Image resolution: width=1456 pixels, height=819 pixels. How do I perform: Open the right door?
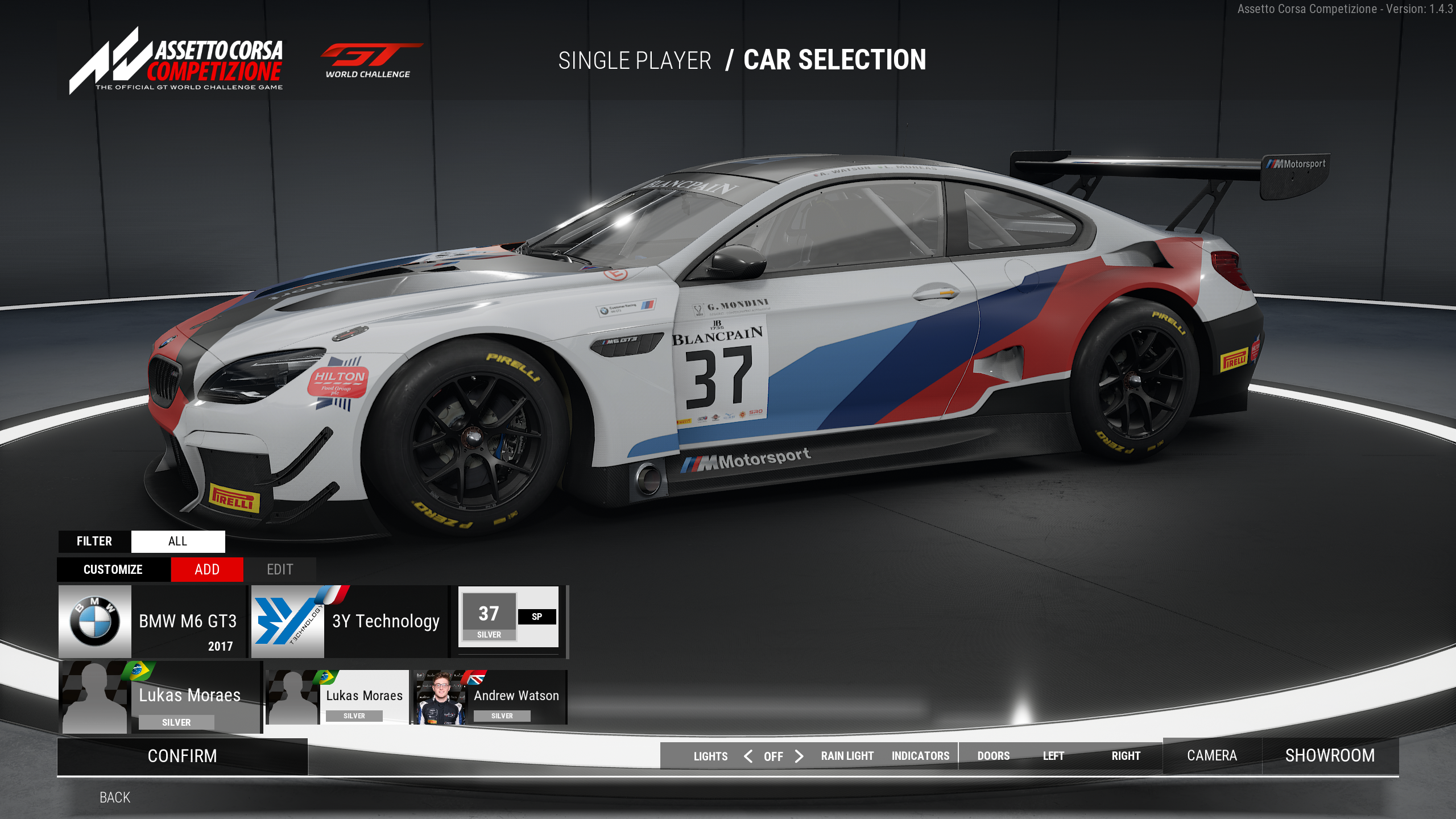pos(1126,756)
